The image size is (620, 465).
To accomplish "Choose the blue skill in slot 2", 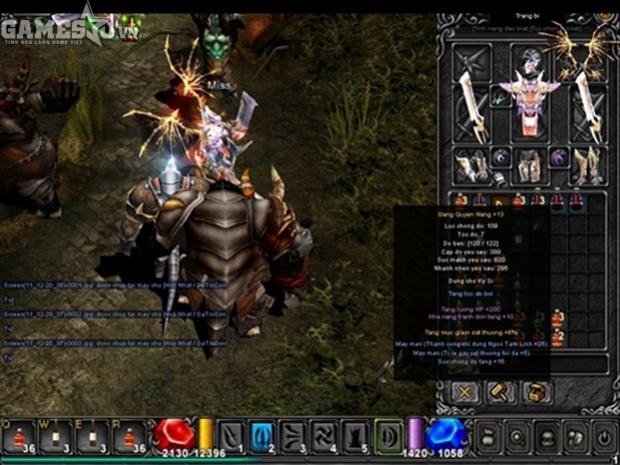I will pos(261,437).
